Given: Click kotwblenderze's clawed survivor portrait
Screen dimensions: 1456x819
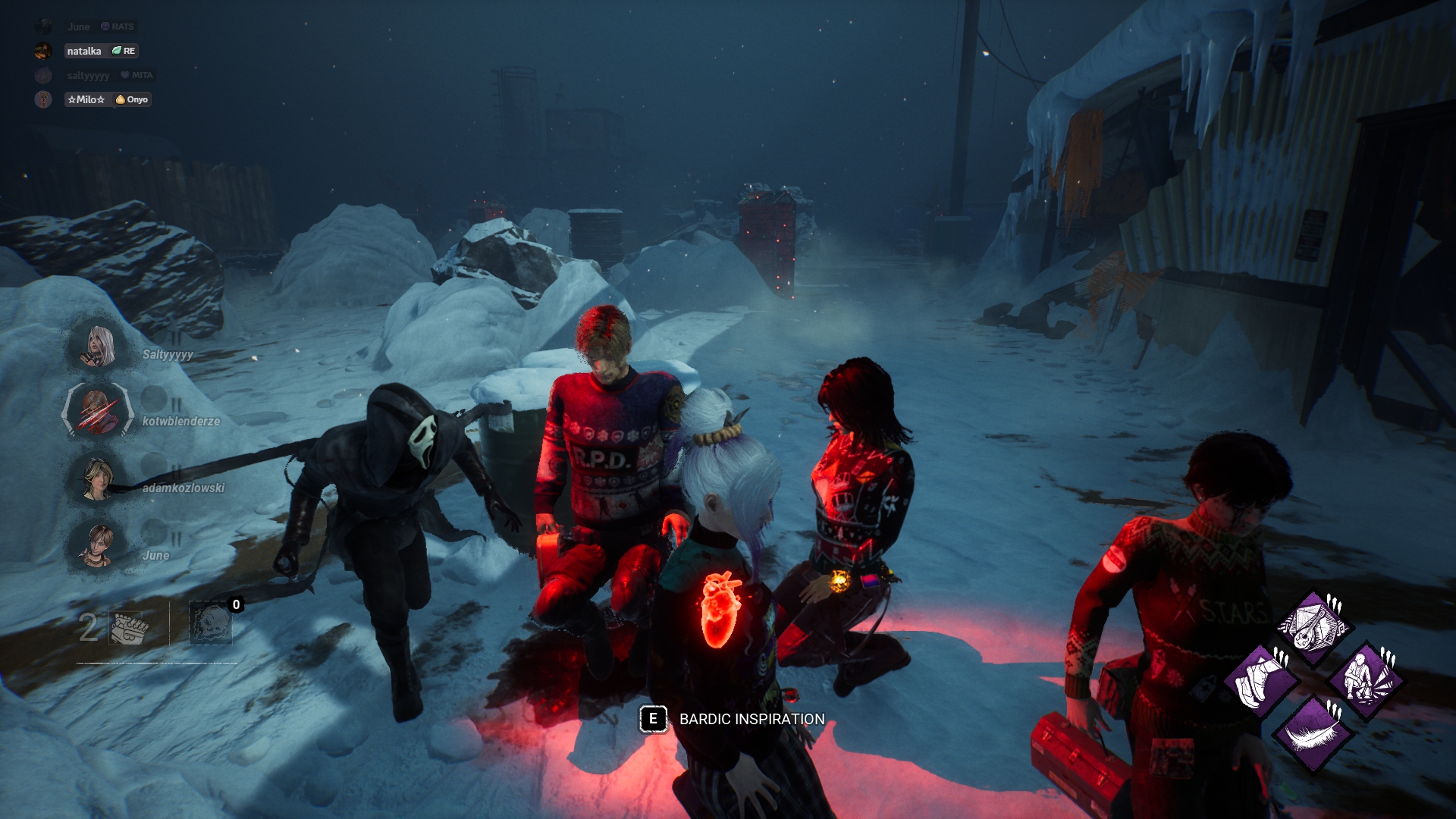Looking at the screenshot, I should click(98, 411).
